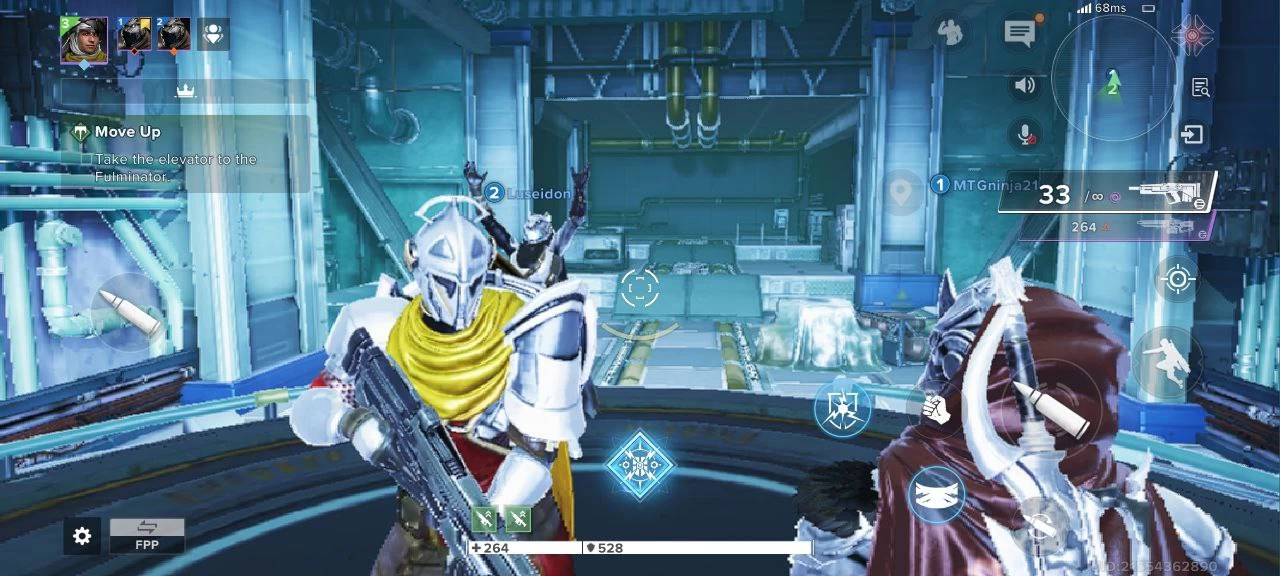Expand the circular radar minimap
The height and width of the screenshot is (576, 1280).
click(x=1112, y=80)
